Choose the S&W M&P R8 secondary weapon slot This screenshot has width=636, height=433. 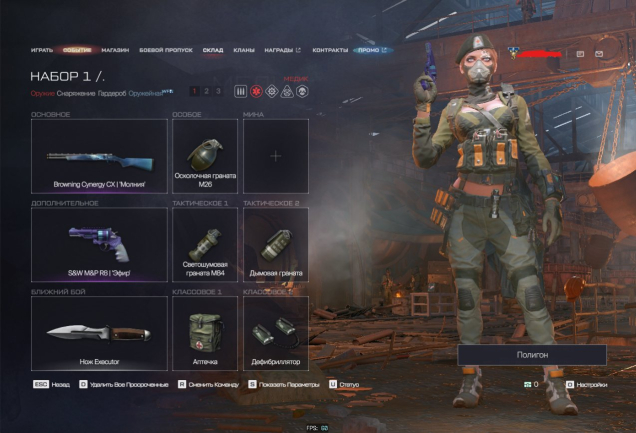[x=99, y=244]
